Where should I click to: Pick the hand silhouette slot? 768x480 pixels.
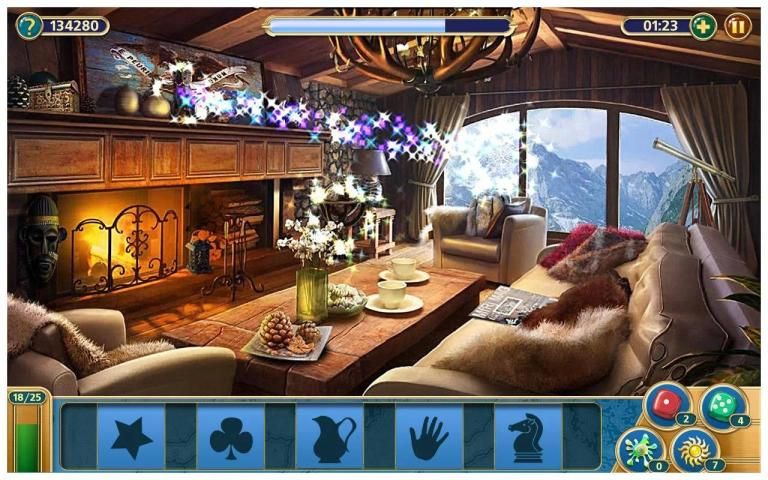point(429,437)
